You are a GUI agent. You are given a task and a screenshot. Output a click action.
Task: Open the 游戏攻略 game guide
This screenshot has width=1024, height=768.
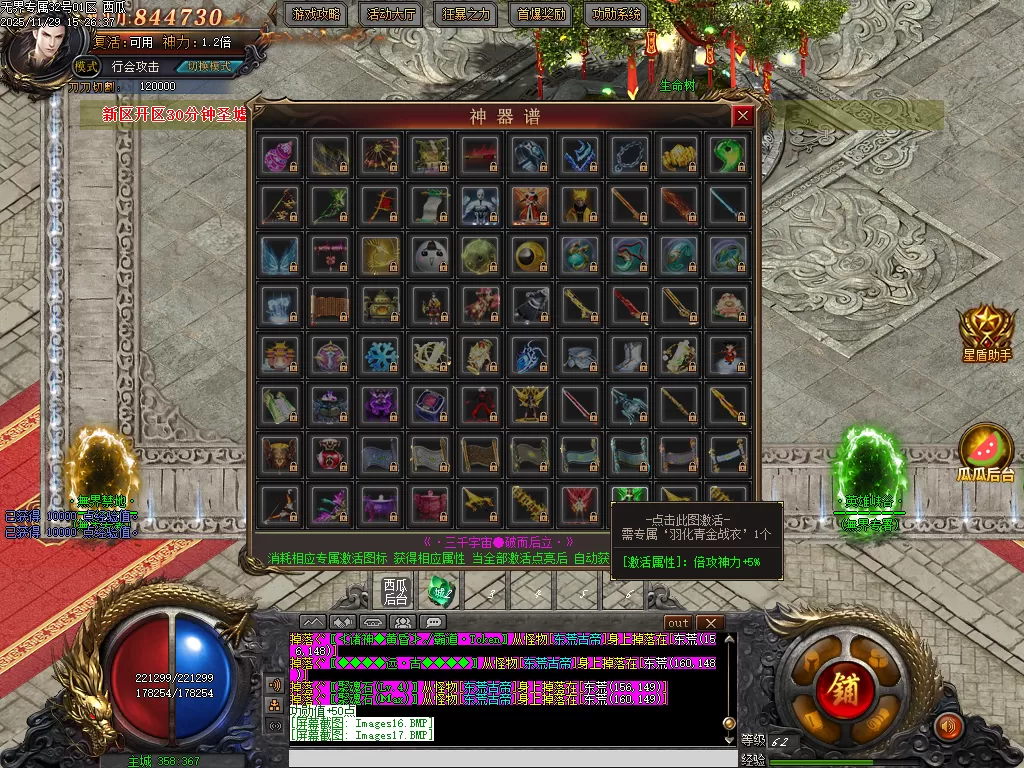[316, 15]
